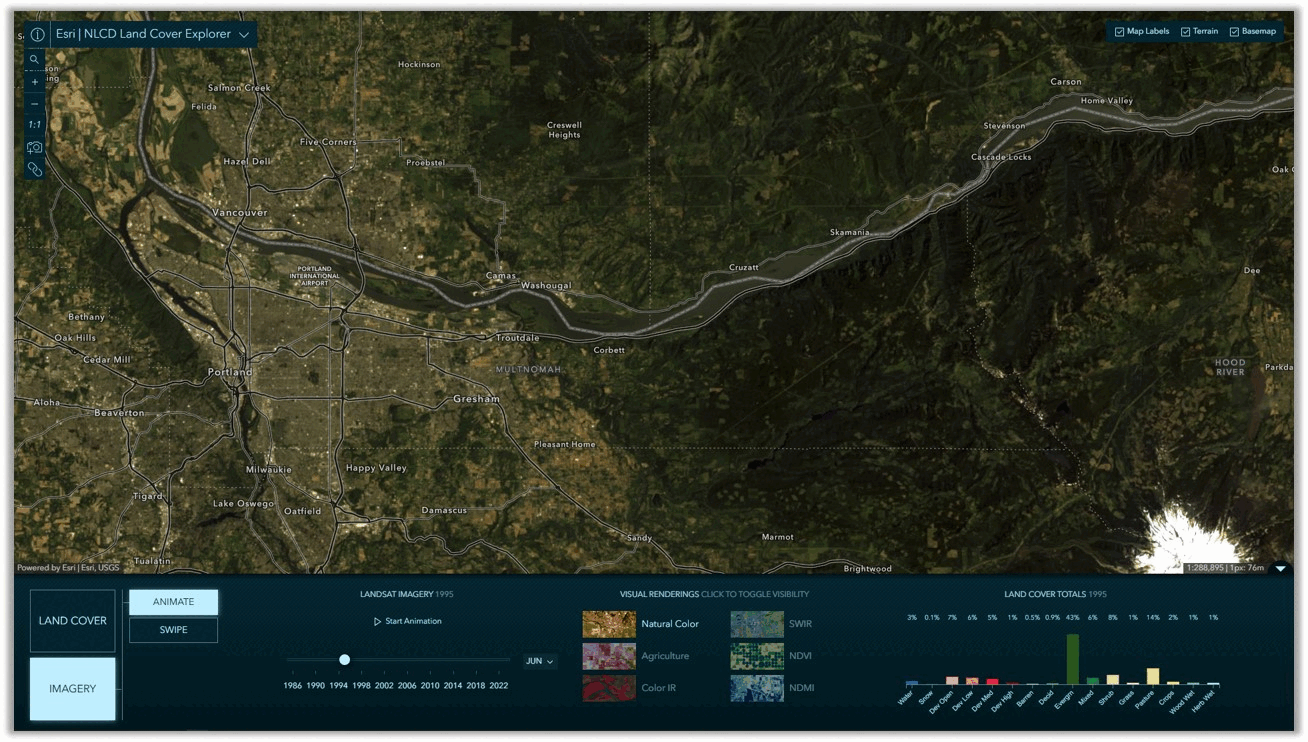Take a screenshot with the camera icon
Viewport: 1308px width, 742px height.
coord(35,147)
